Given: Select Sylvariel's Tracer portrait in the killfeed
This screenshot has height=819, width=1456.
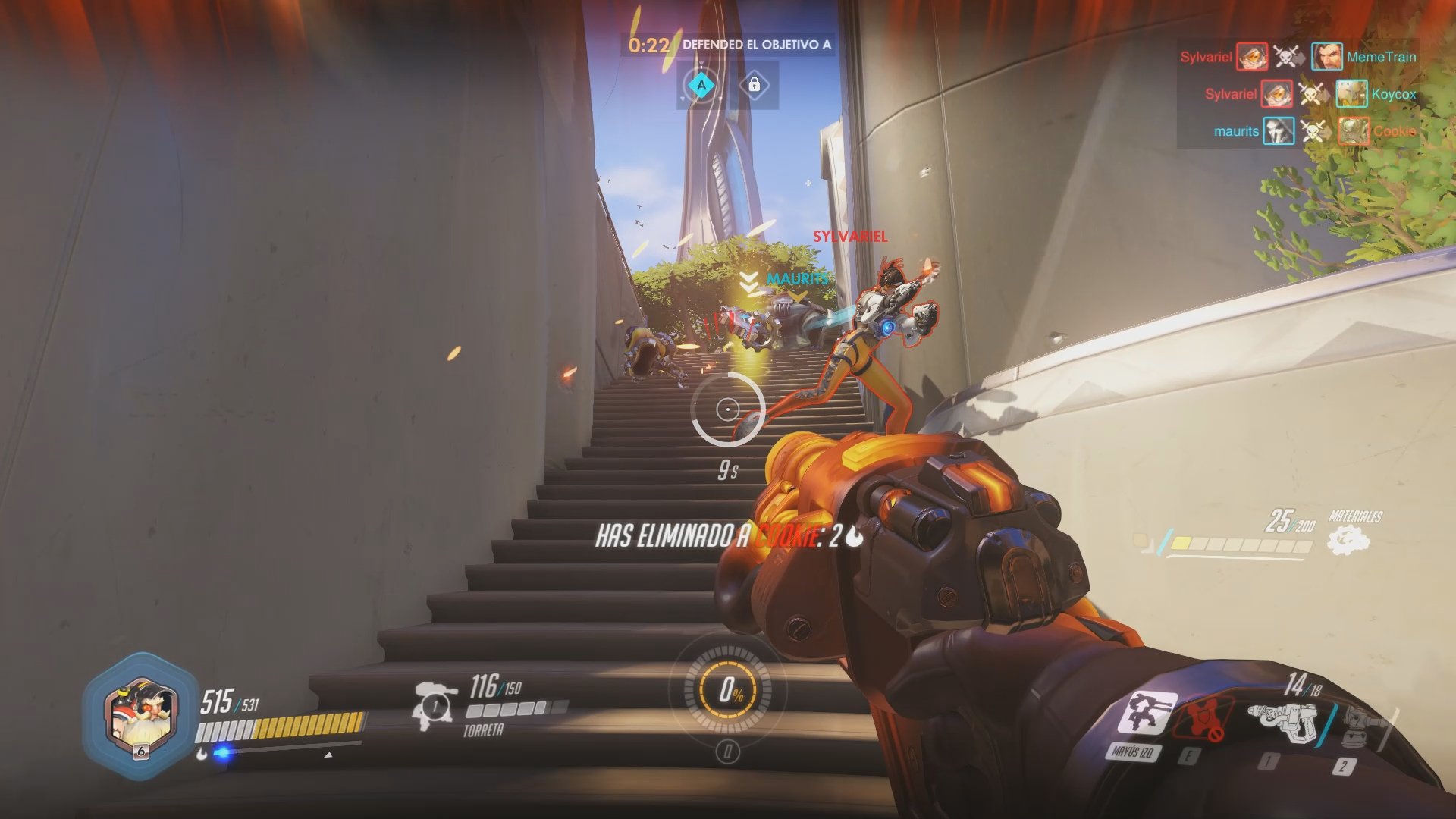Looking at the screenshot, I should [1251, 57].
